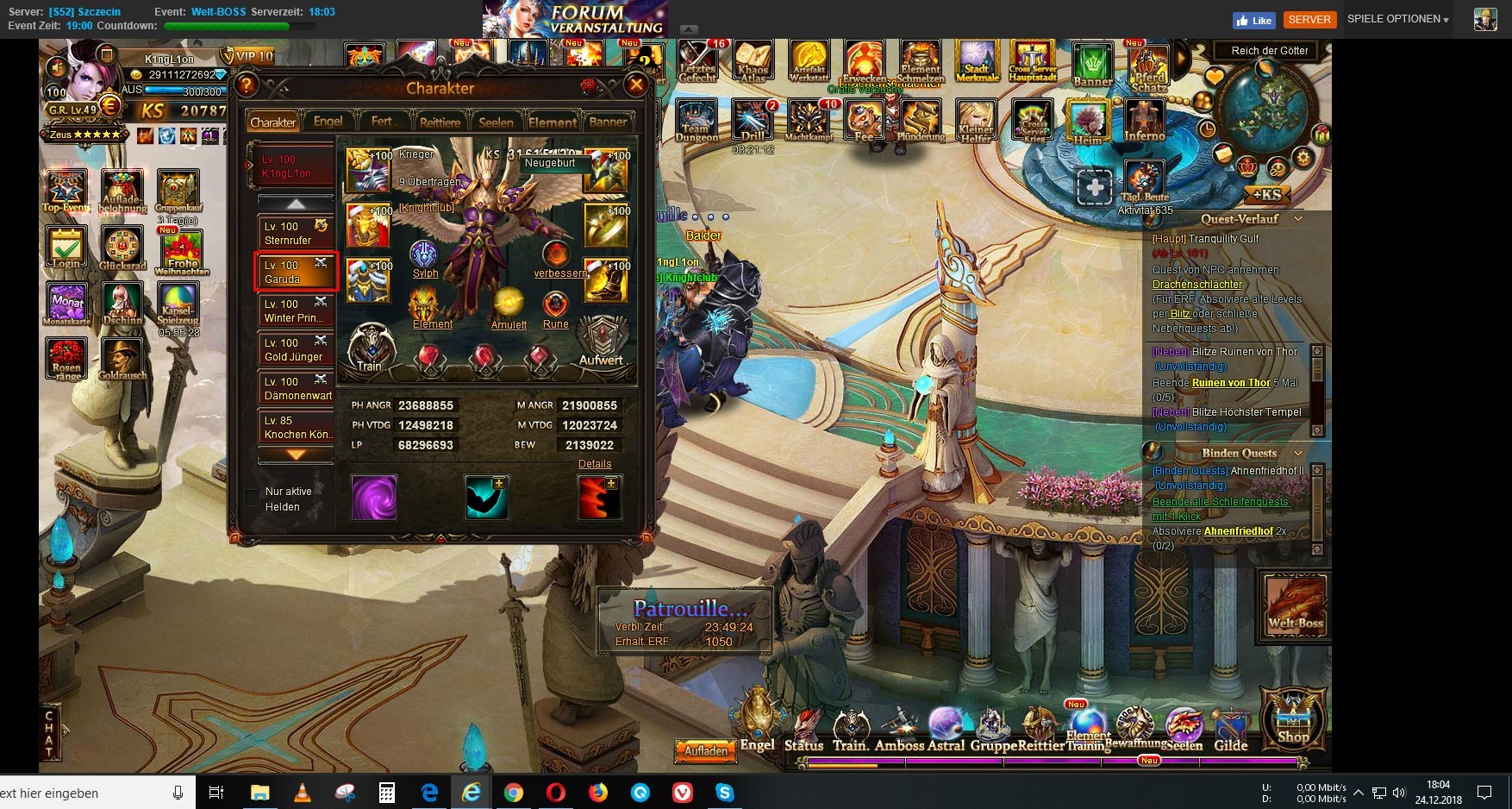The image size is (1512, 809).
Task: Toggle the Nur aktive Helden checkbox
Action: point(253,497)
